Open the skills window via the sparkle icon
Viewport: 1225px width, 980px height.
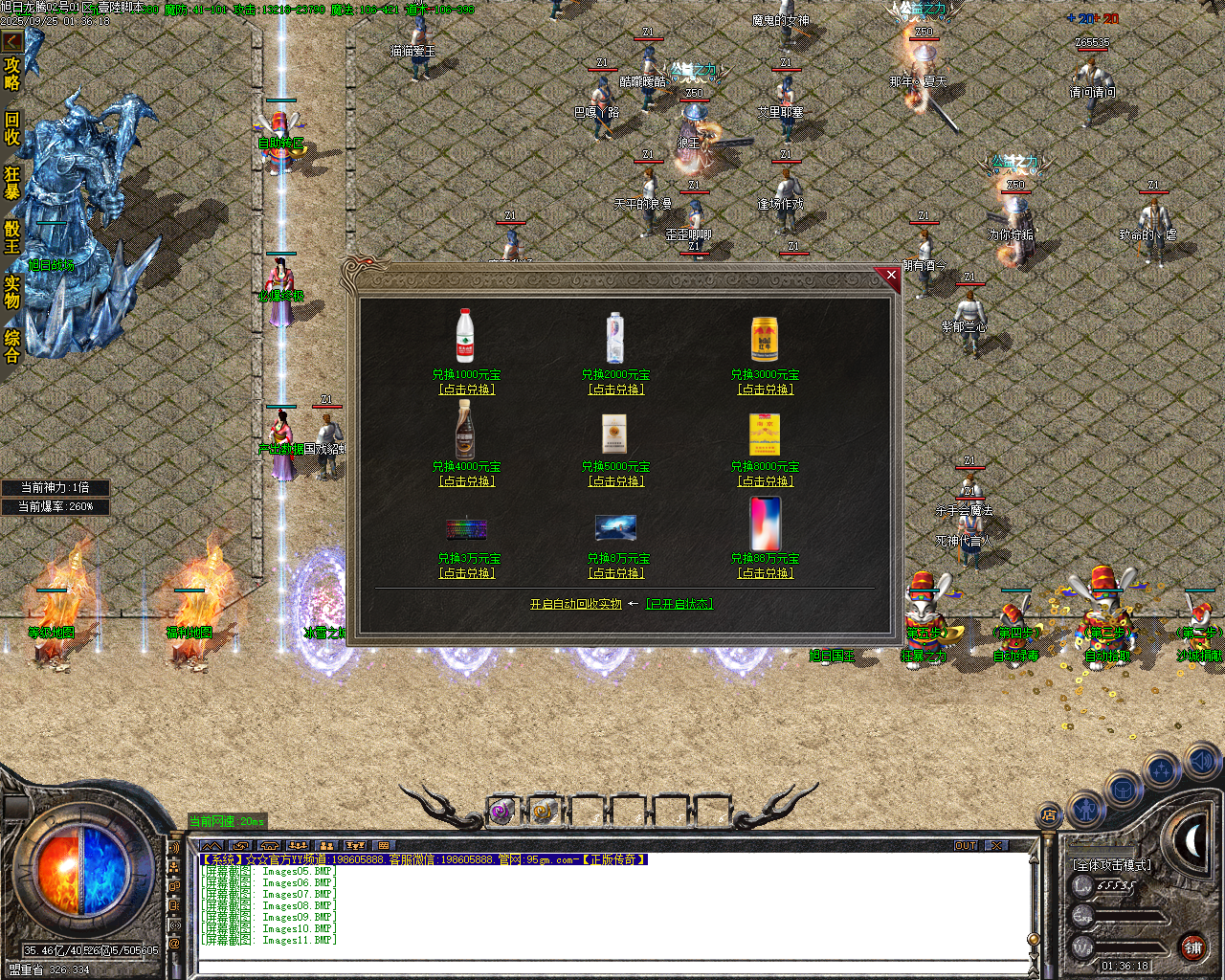pyautogui.click(x=1159, y=768)
